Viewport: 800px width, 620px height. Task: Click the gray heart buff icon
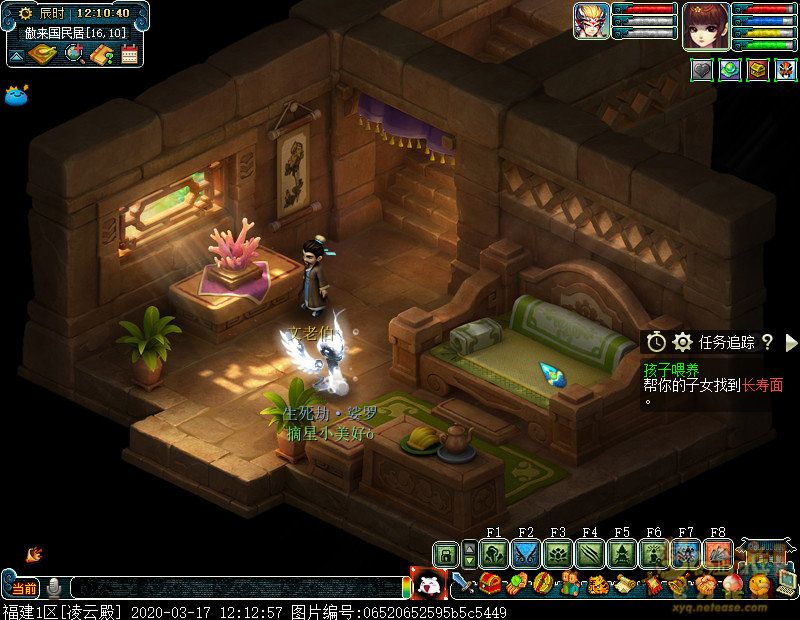coord(703,70)
